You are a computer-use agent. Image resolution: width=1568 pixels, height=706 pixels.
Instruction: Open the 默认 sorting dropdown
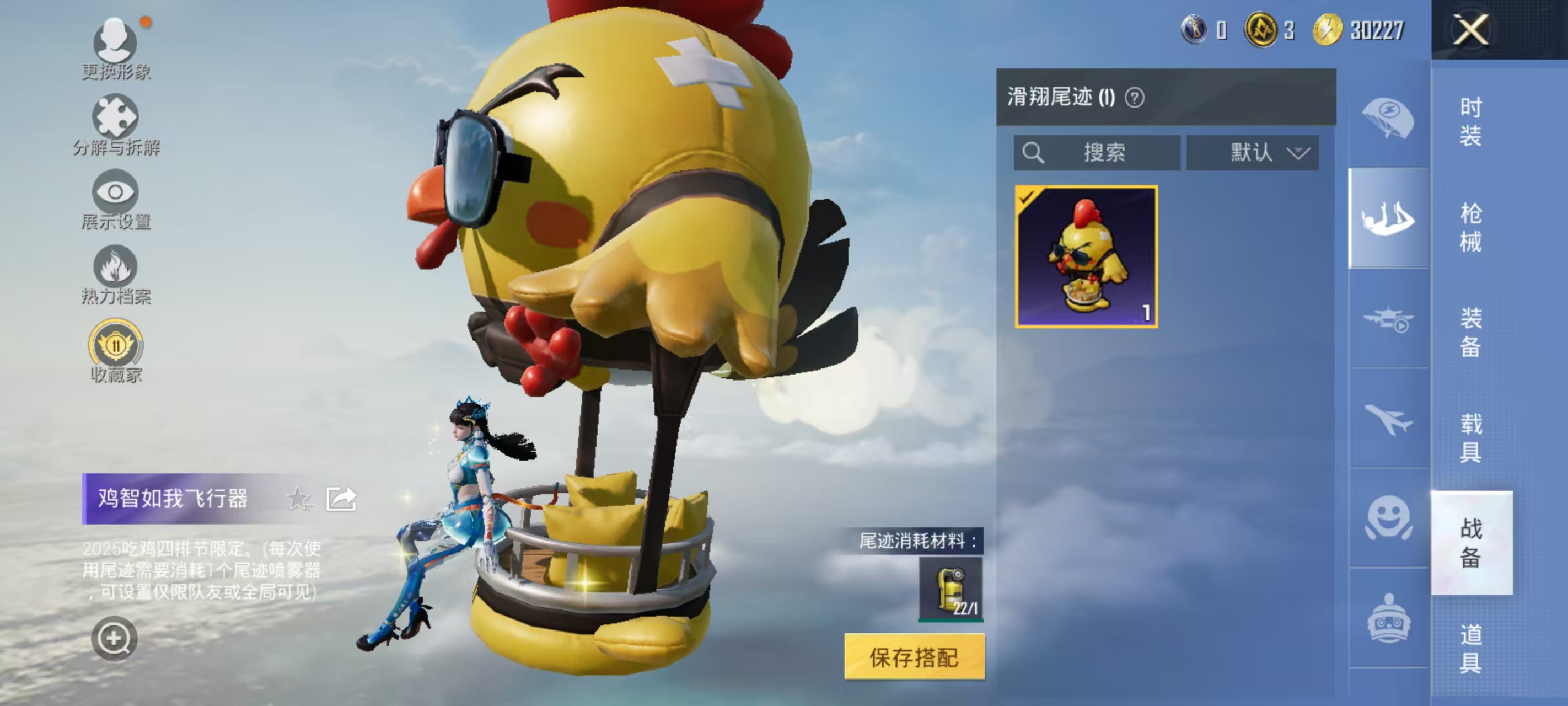point(1253,153)
